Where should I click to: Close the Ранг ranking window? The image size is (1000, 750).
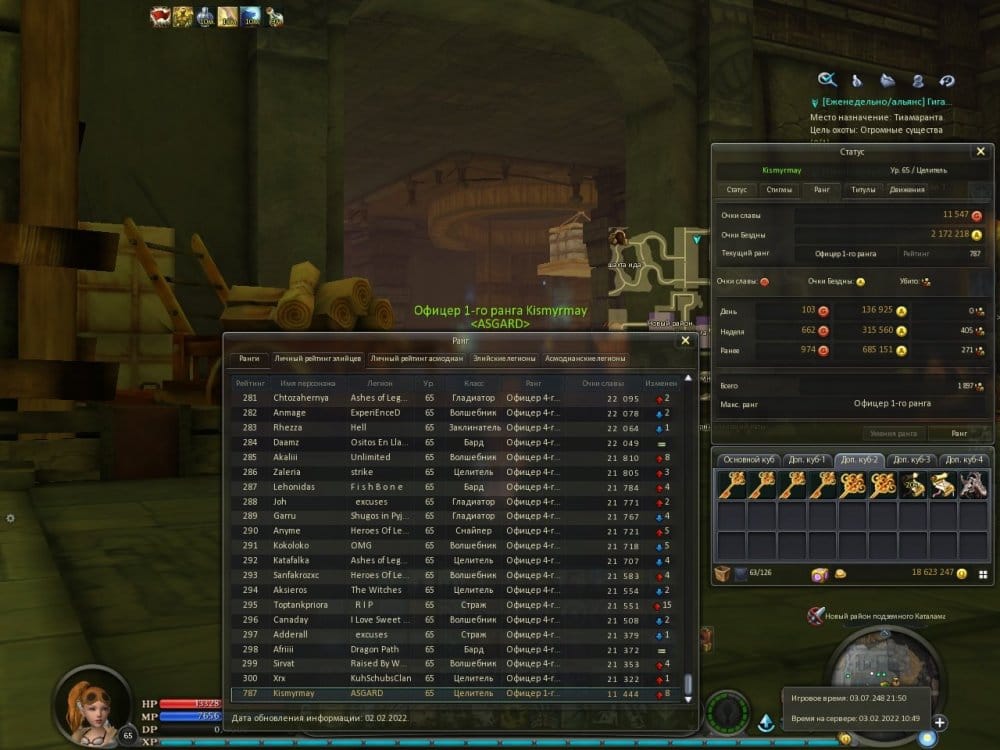685,340
